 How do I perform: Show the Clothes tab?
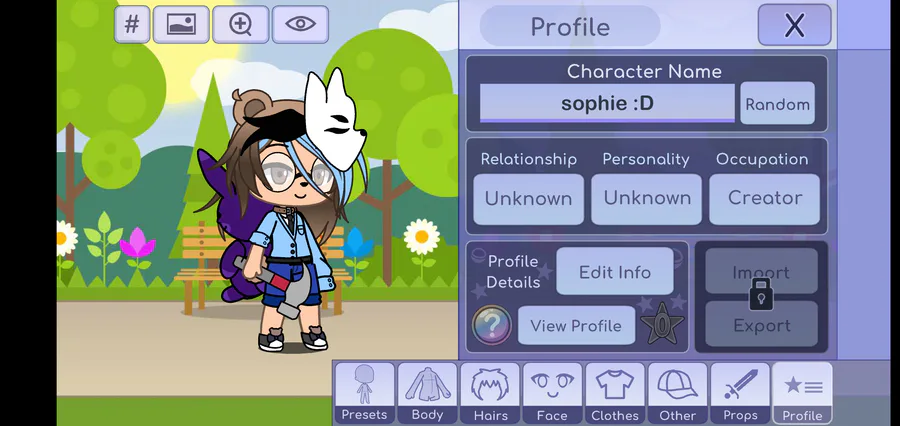(614, 393)
